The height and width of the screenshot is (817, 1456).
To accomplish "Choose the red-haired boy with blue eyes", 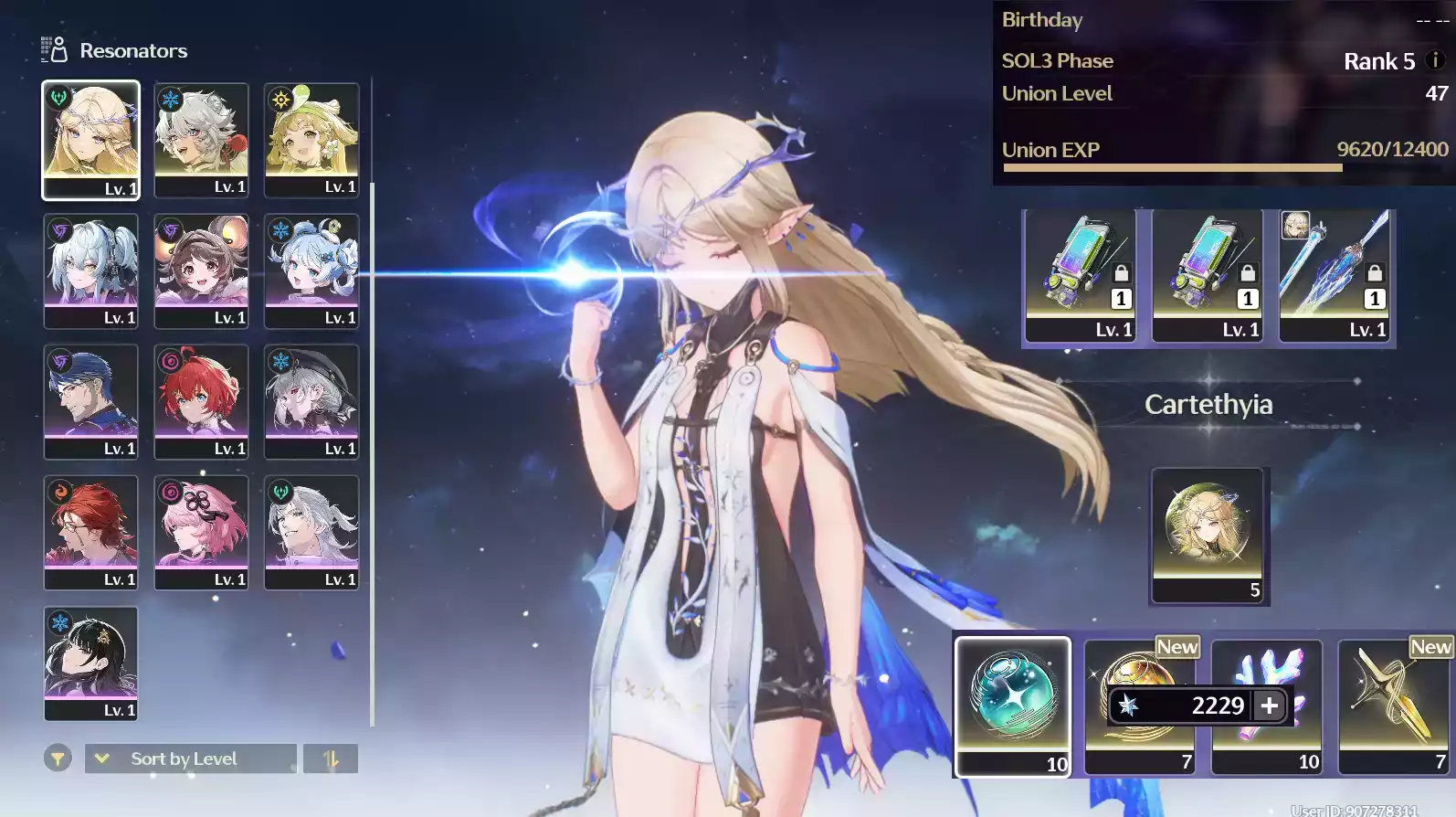I will (201, 400).
